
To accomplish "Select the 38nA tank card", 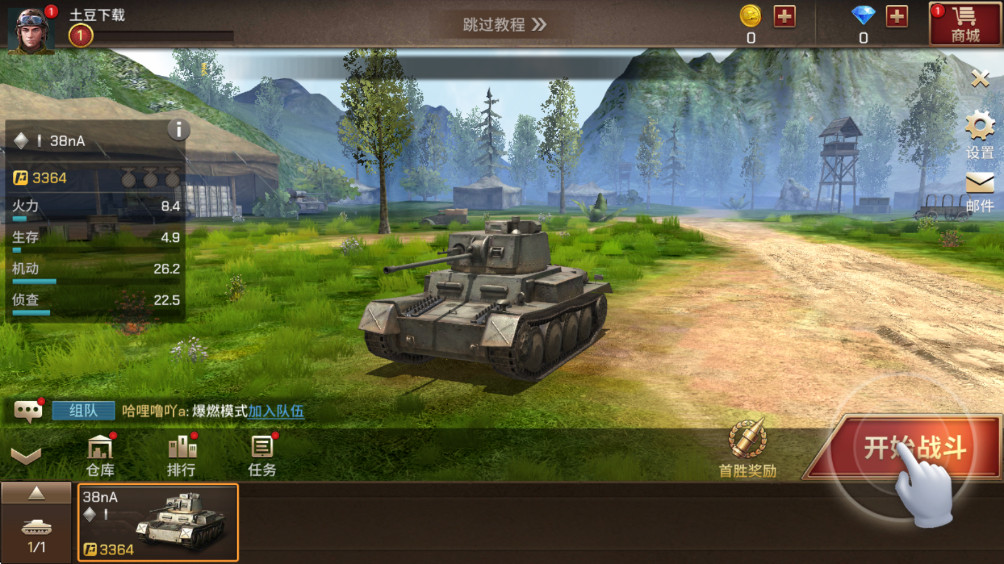I will point(158,522).
